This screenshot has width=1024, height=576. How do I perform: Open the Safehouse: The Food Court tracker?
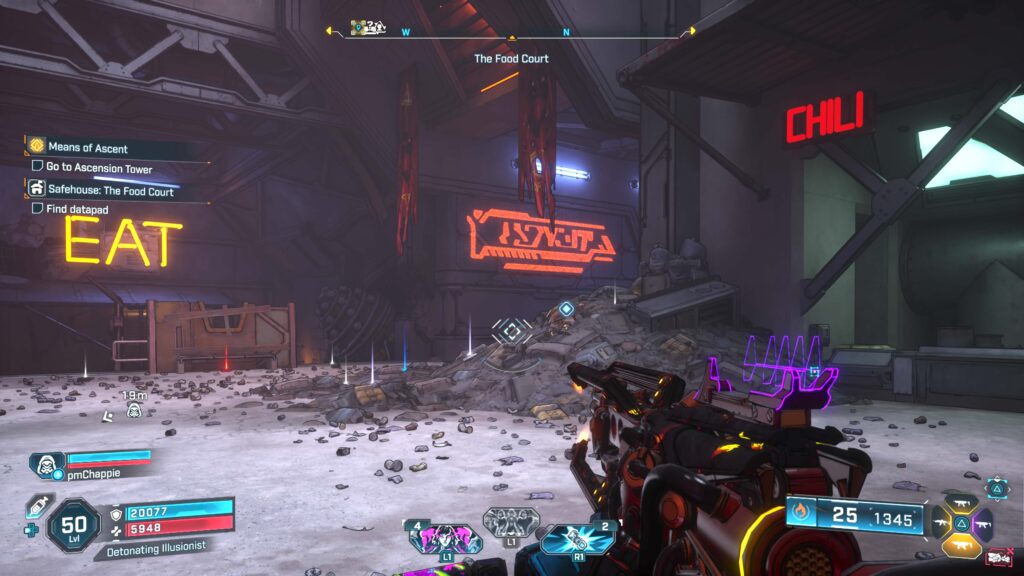[110, 190]
